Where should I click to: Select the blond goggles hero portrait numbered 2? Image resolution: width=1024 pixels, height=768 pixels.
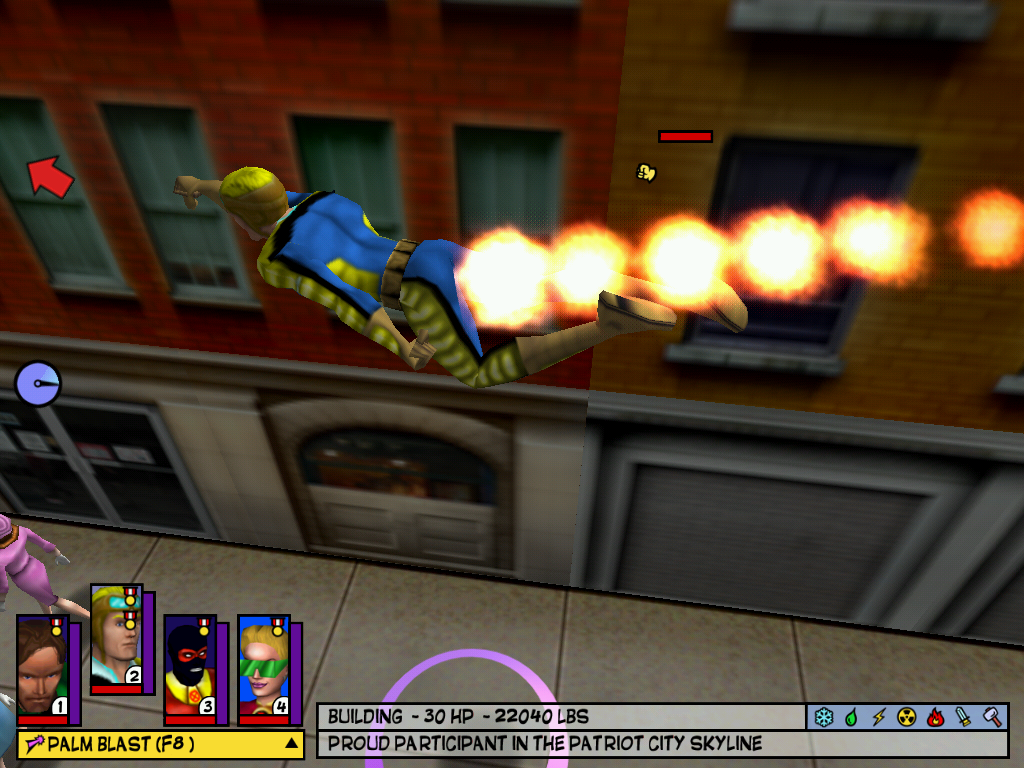click(116, 639)
